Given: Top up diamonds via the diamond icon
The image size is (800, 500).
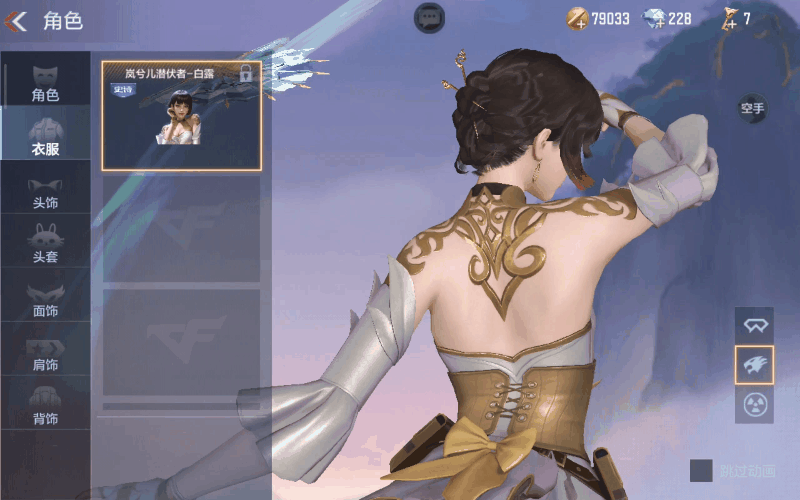Looking at the screenshot, I should click(653, 18).
